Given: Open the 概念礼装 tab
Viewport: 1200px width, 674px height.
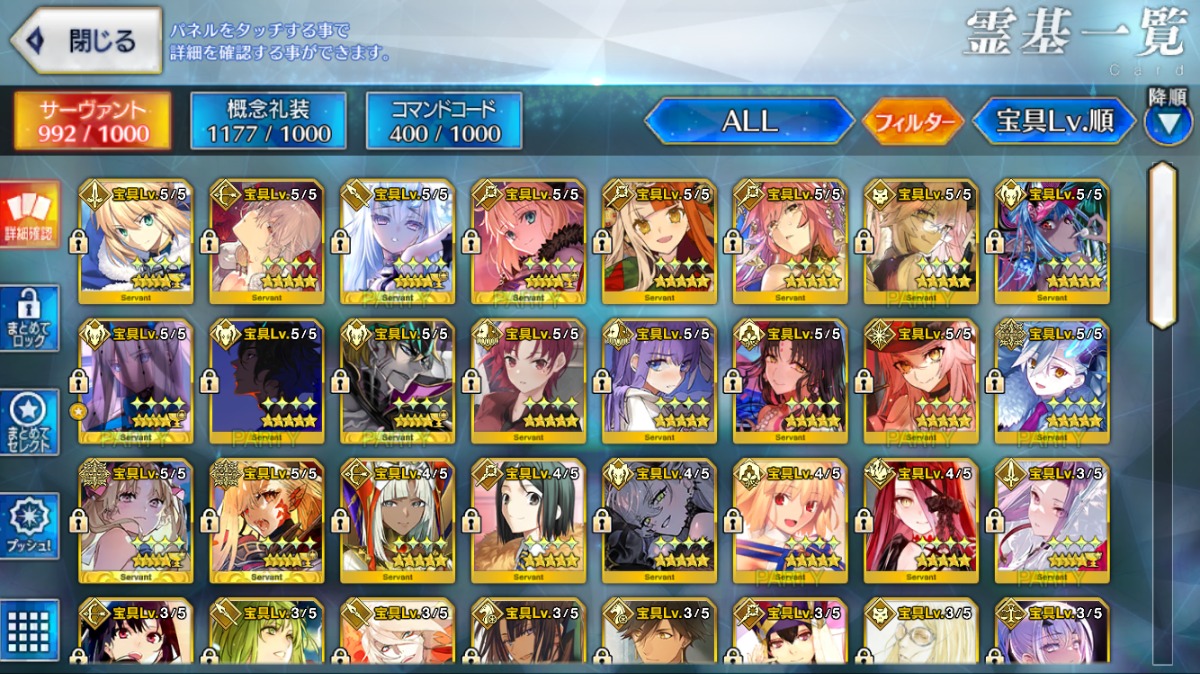Looking at the screenshot, I should 268,122.
